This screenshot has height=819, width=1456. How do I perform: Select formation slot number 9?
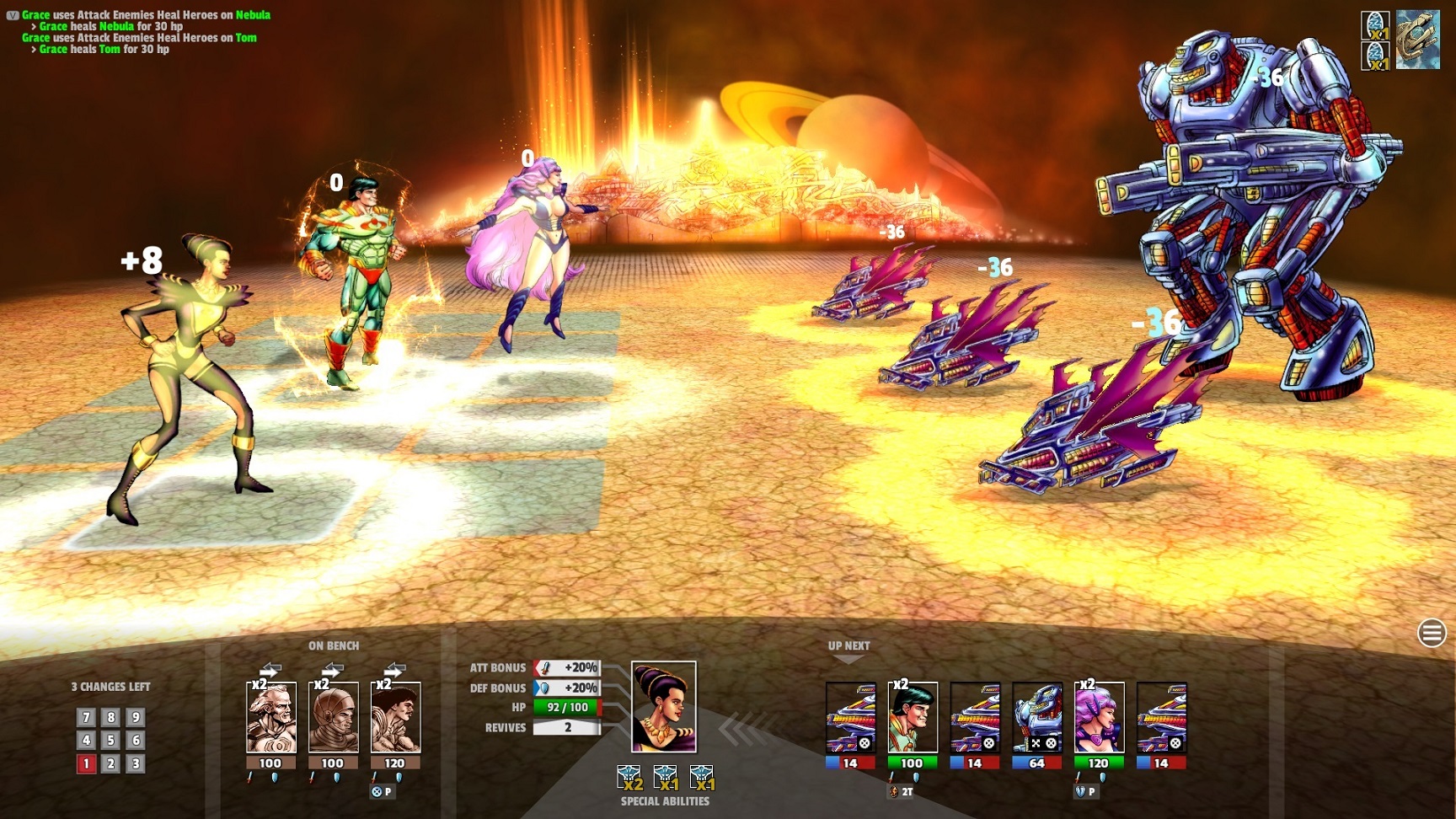[x=135, y=718]
